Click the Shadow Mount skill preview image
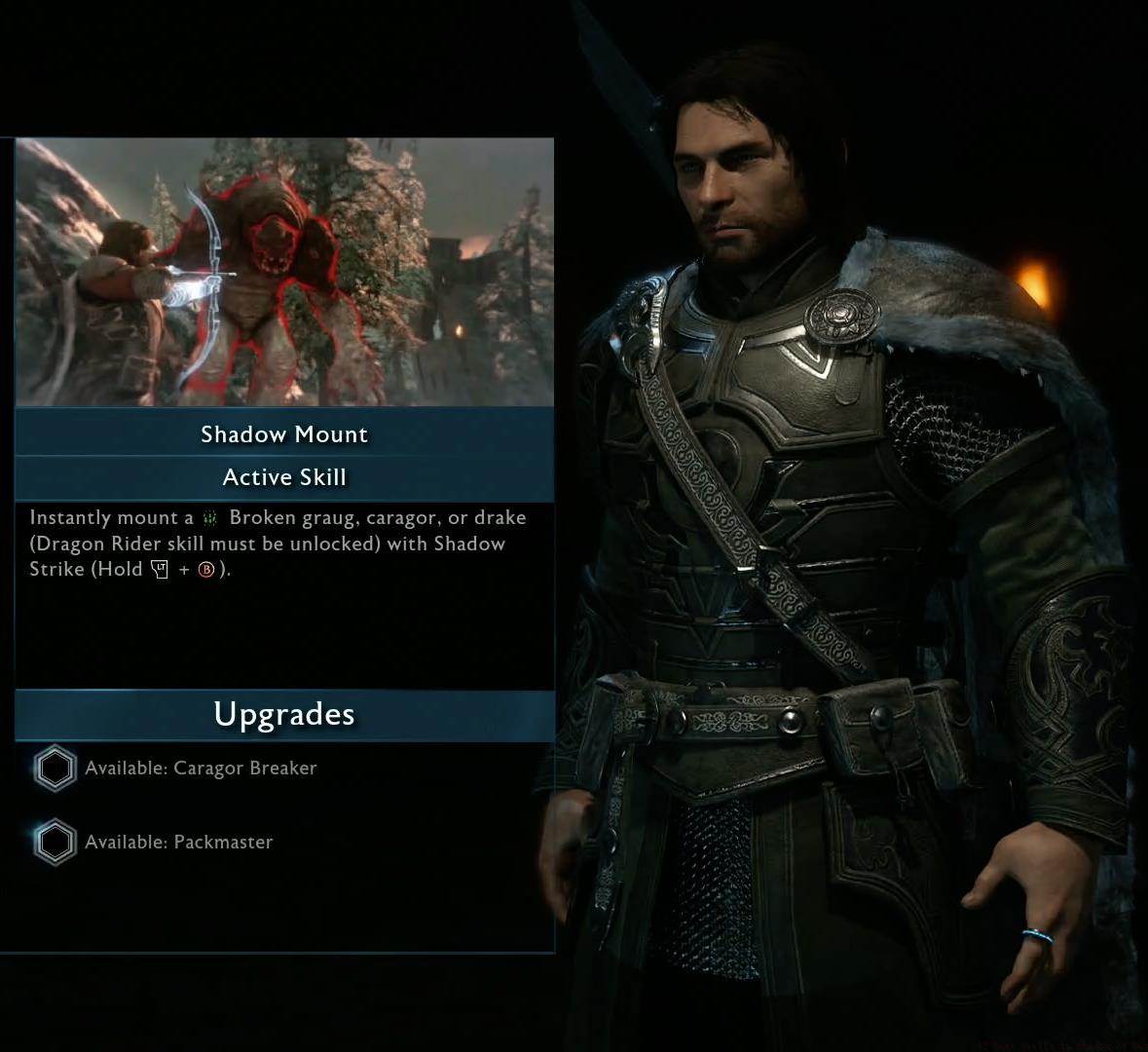The width and height of the screenshot is (1148, 1052). click(x=284, y=272)
